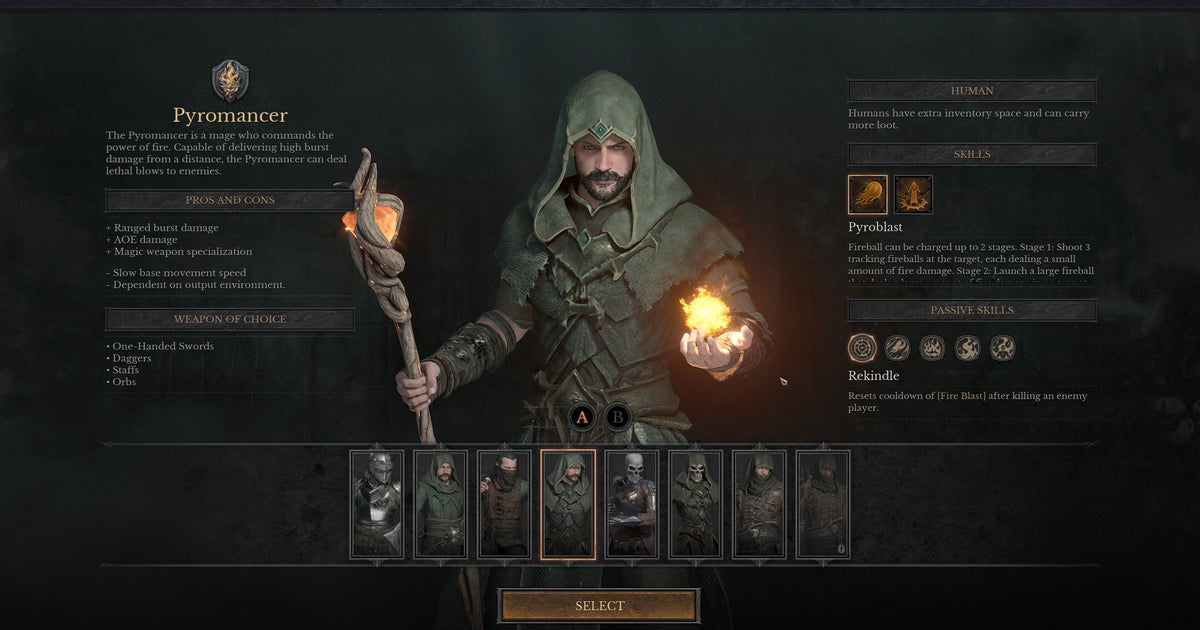Screen dimensions: 1200x630
Task: Switch to appearance variant B
Action: (618, 417)
